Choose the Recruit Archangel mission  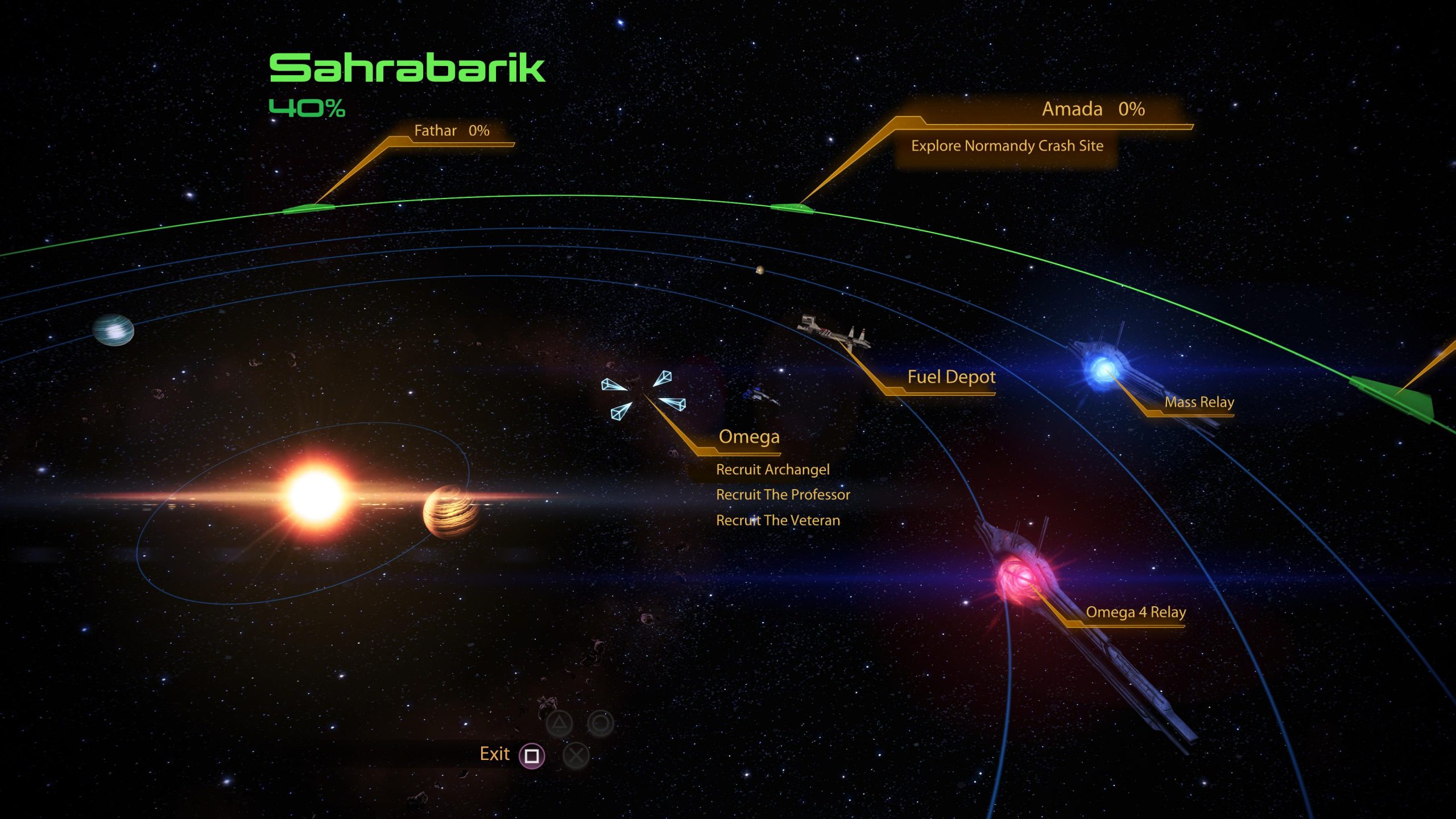[x=772, y=469]
